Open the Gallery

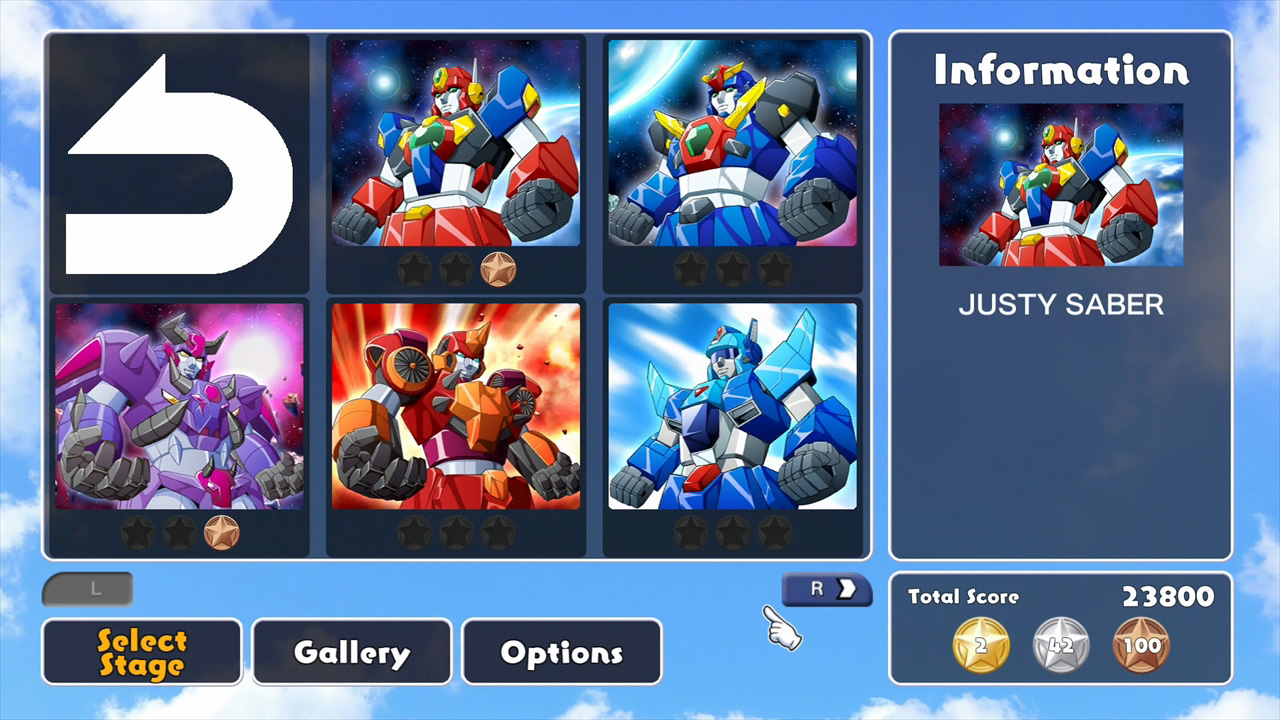coord(351,652)
